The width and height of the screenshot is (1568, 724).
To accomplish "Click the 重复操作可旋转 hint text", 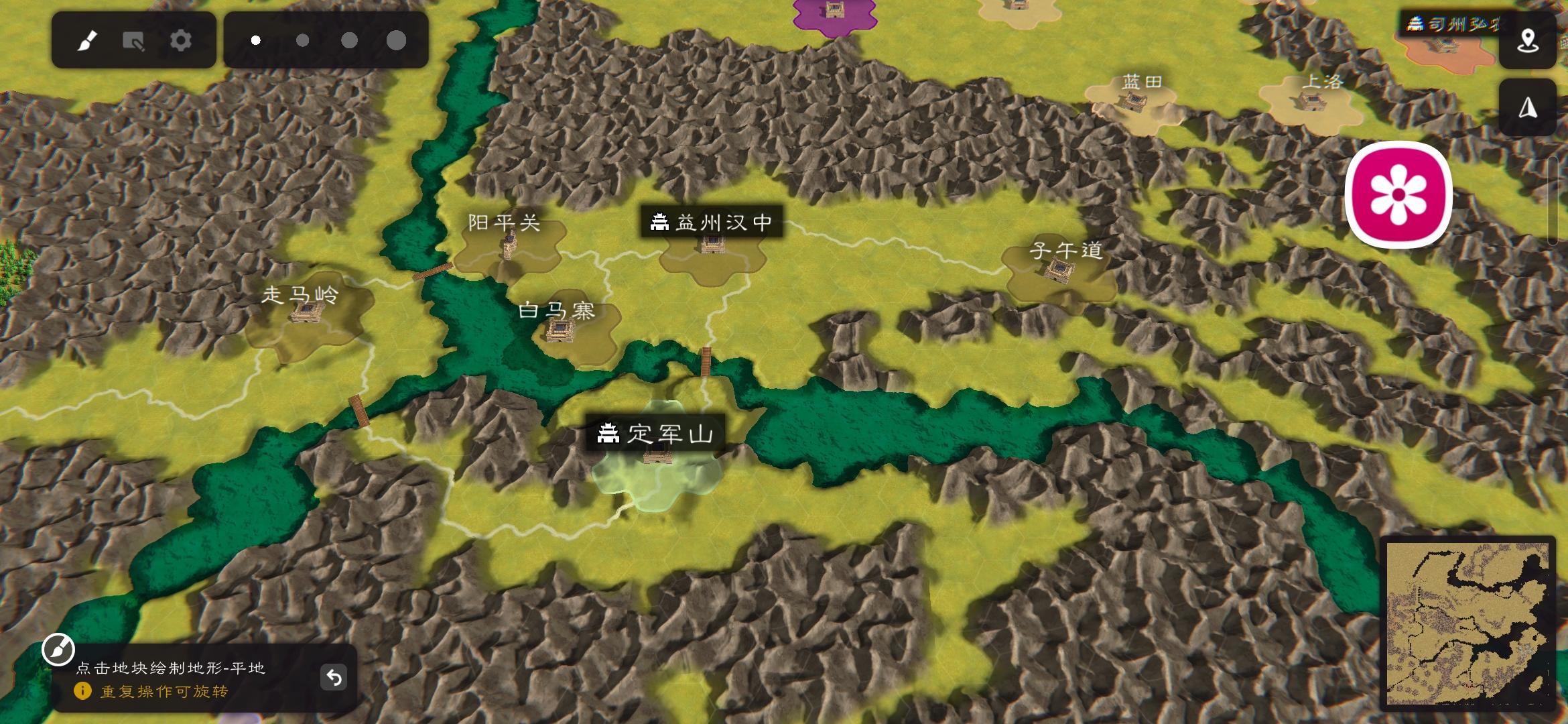I will point(164,692).
